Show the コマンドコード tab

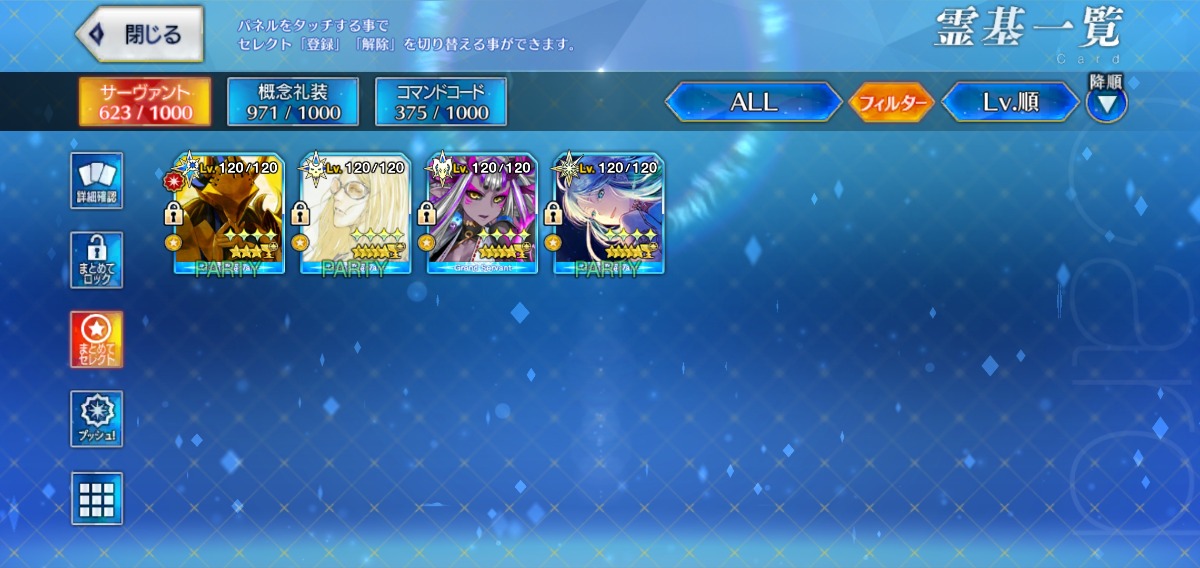point(441,102)
